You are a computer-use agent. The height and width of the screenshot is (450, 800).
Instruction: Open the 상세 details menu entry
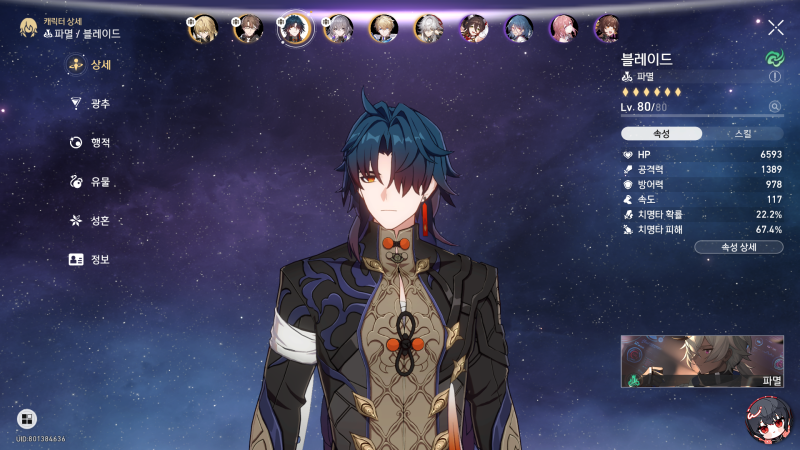(89, 65)
